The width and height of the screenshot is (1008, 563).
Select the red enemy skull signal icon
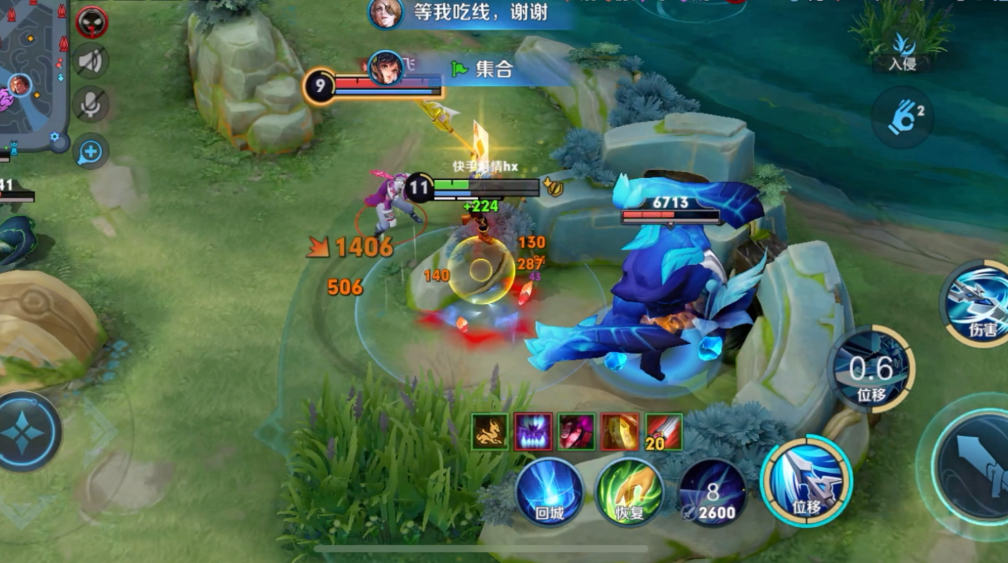click(91, 19)
